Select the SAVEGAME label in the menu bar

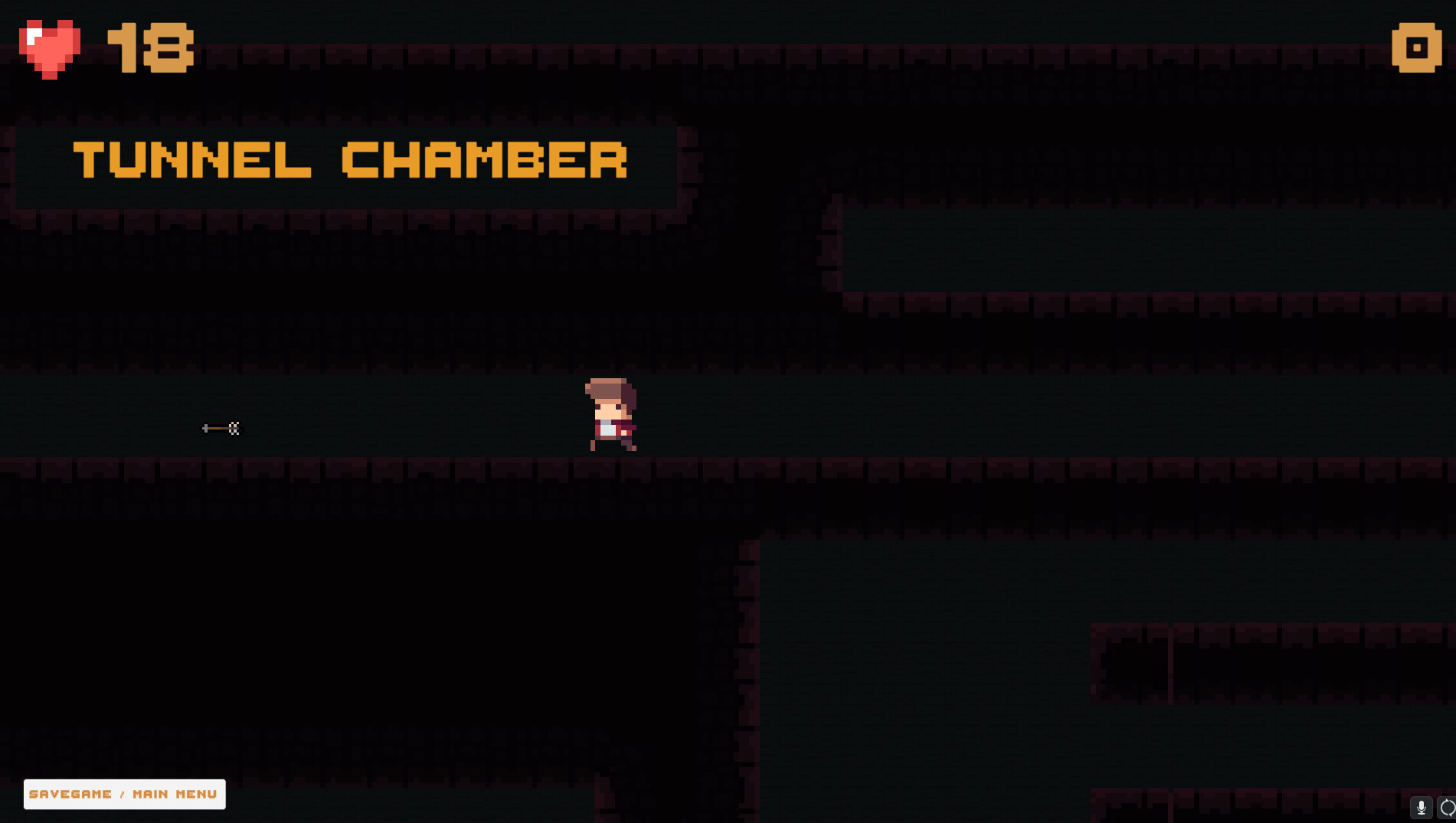pyautogui.click(x=71, y=794)
